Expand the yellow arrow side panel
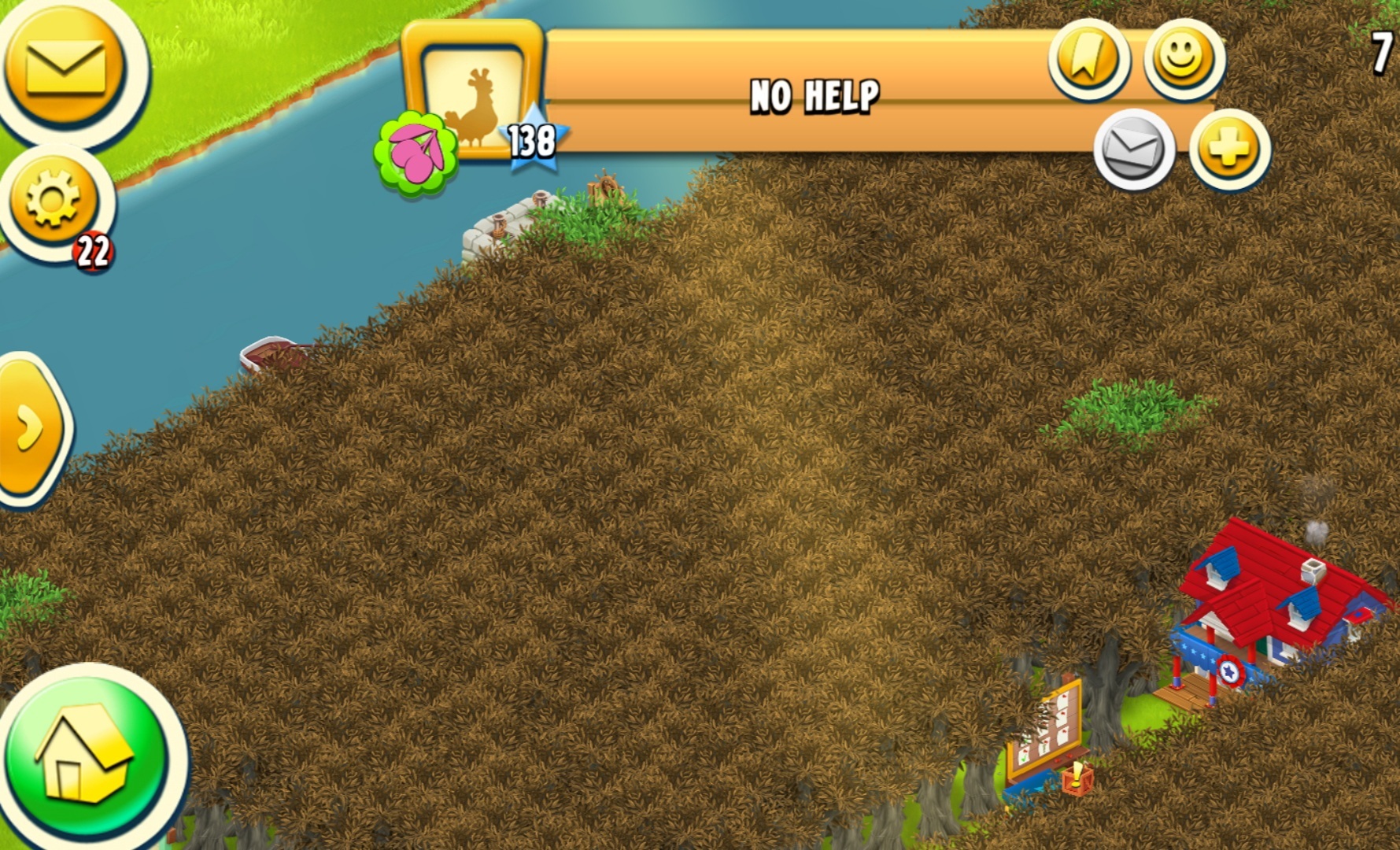1400x850 pixels. pos(31,427)
